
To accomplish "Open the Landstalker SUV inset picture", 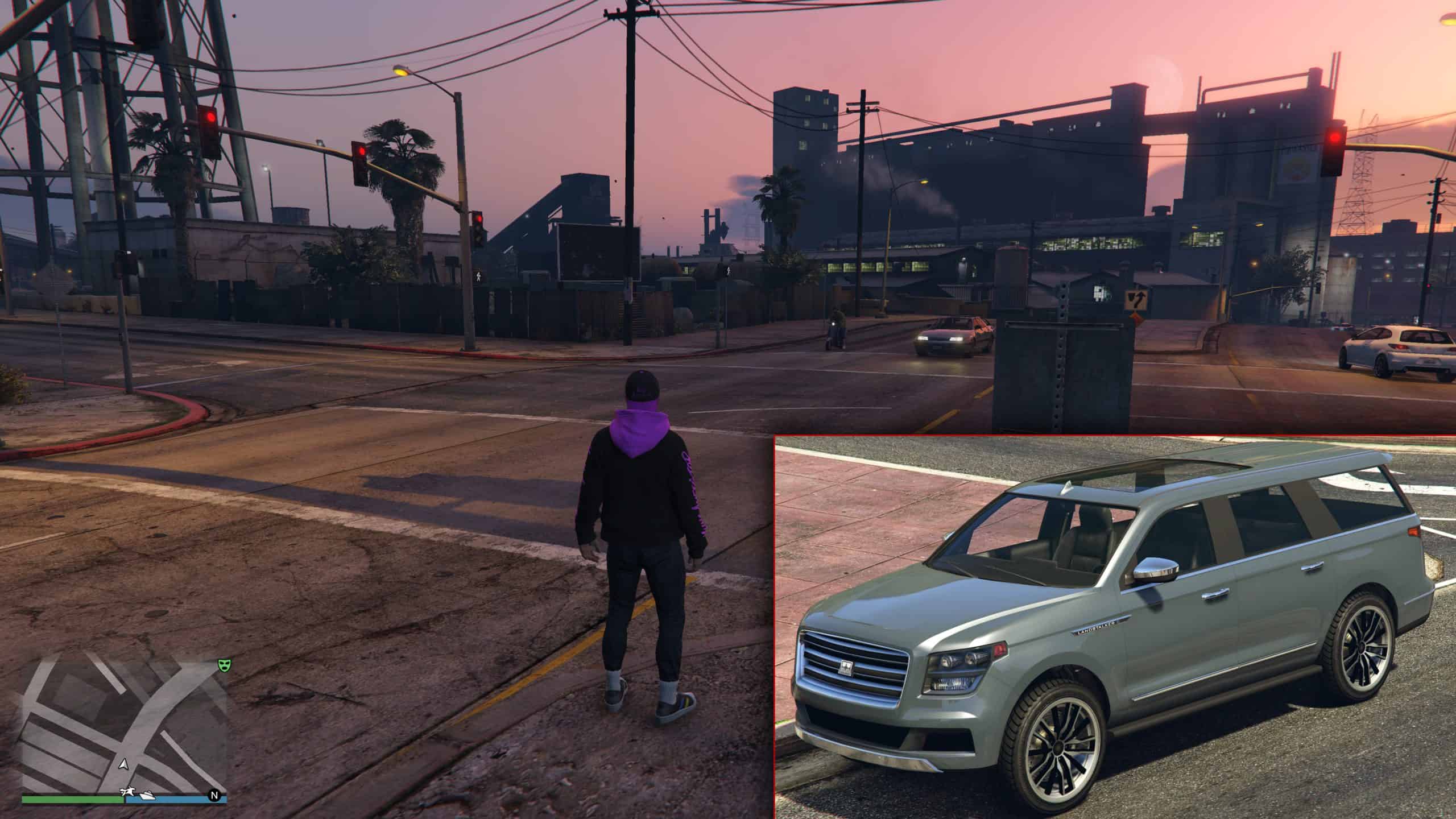I will pos(1115,627).
